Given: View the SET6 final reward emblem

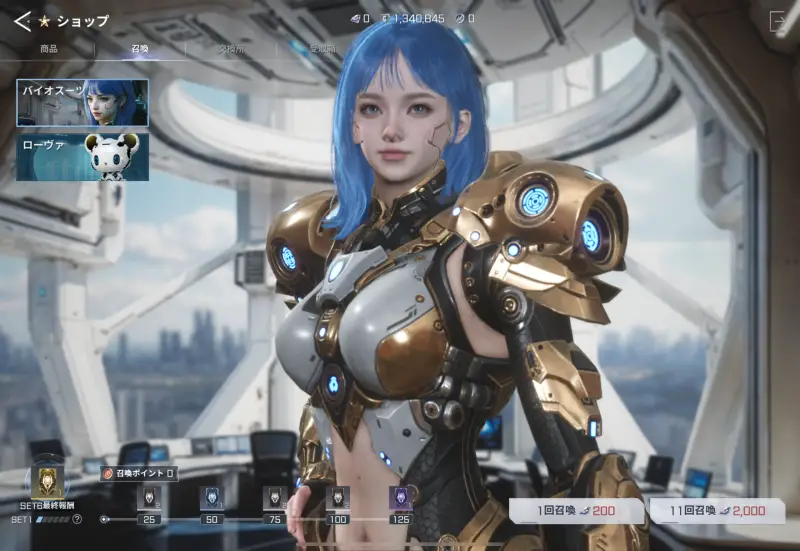Looking at the screenshot, I should click(47, 483).
